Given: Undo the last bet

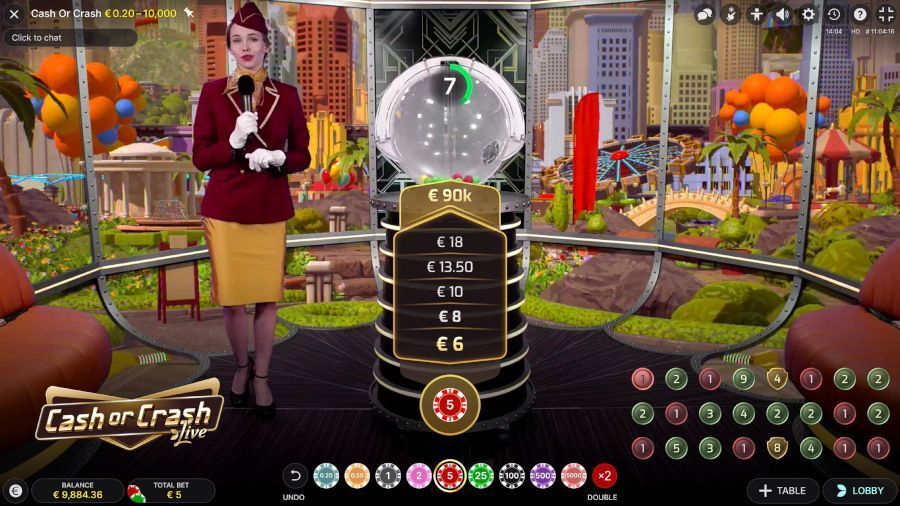Looking at the screenshot, I should [295, 476].
